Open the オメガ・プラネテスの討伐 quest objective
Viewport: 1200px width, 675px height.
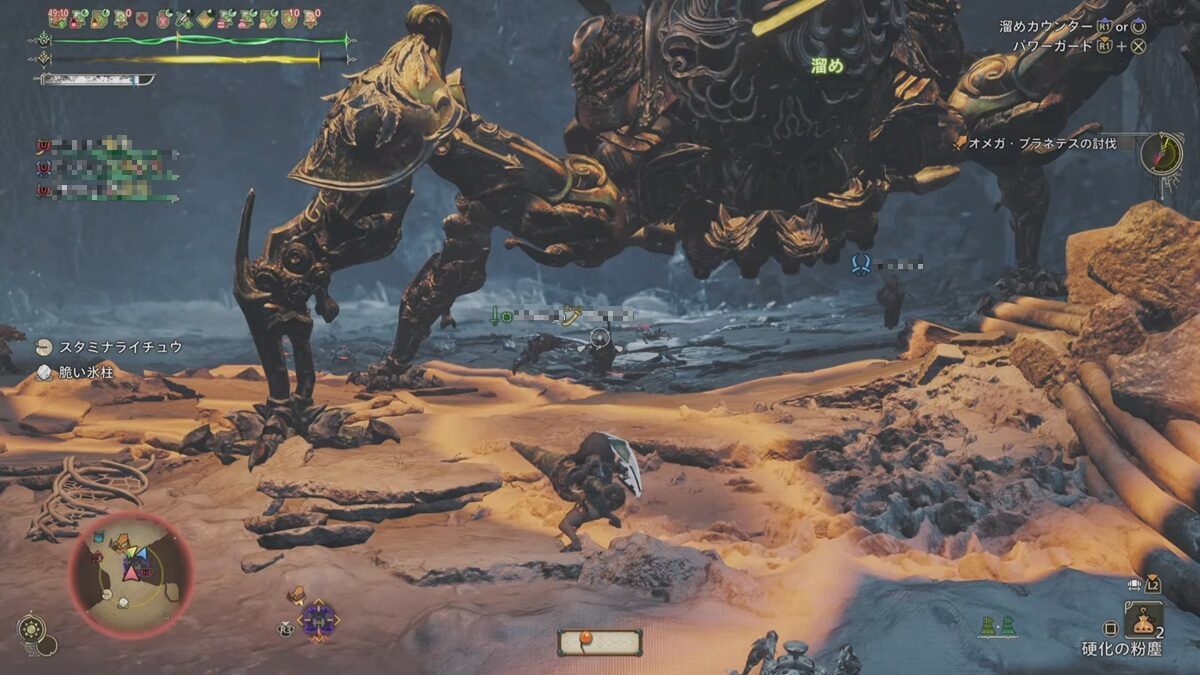1040,144
